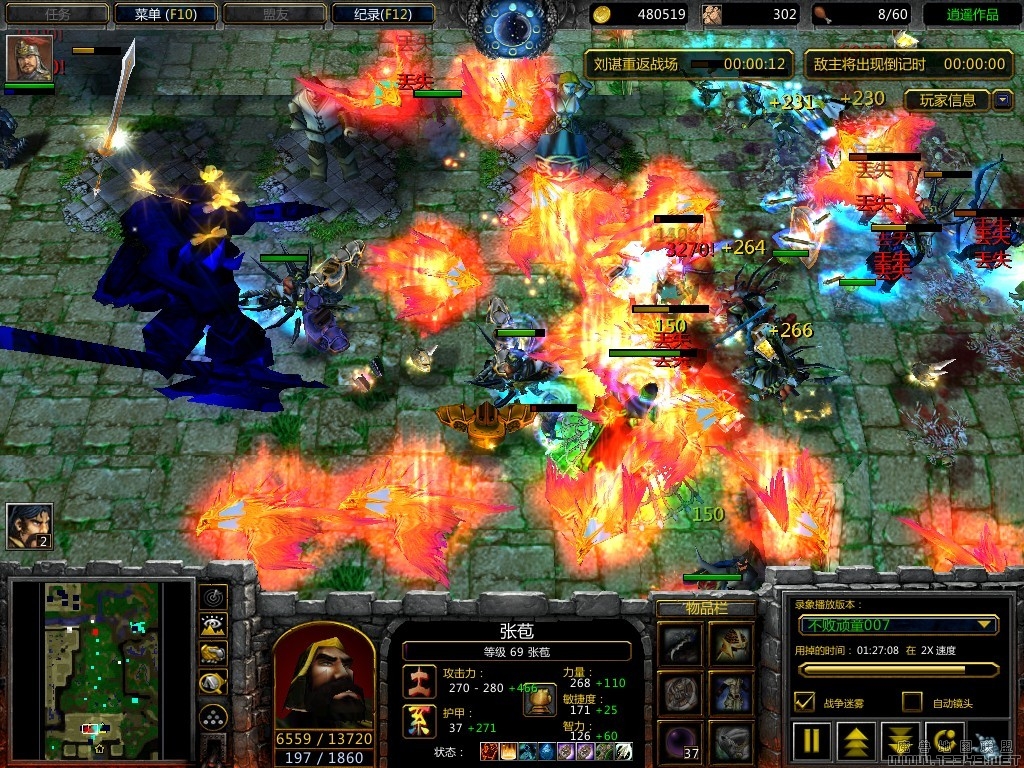Select the armored hero portrait at top left
The height and width of the screenshot is (768, 1024).
pos(29,58)
